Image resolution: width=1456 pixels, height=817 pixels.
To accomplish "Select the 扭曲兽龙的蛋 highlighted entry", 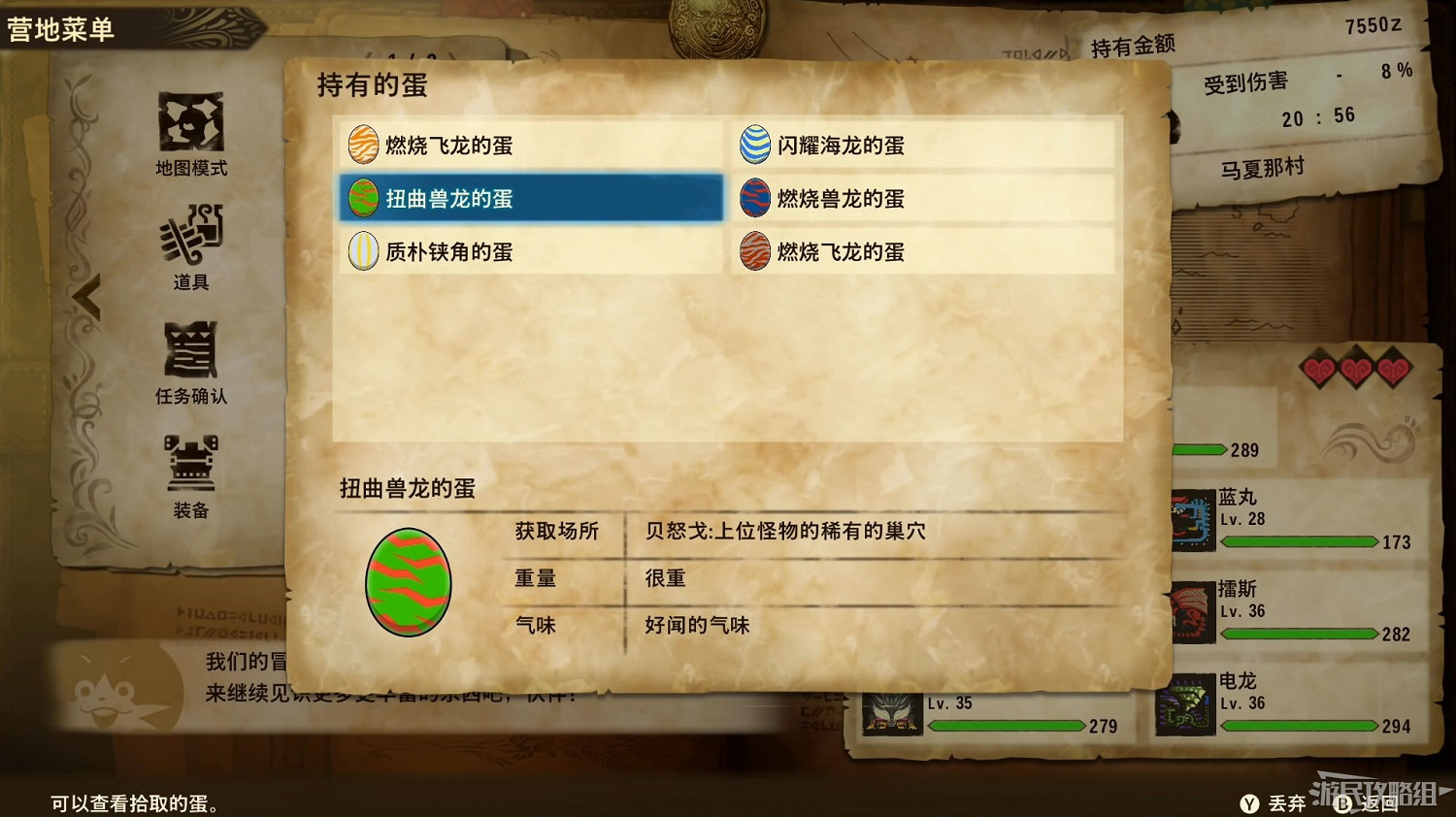I will (x=530, y=198).
